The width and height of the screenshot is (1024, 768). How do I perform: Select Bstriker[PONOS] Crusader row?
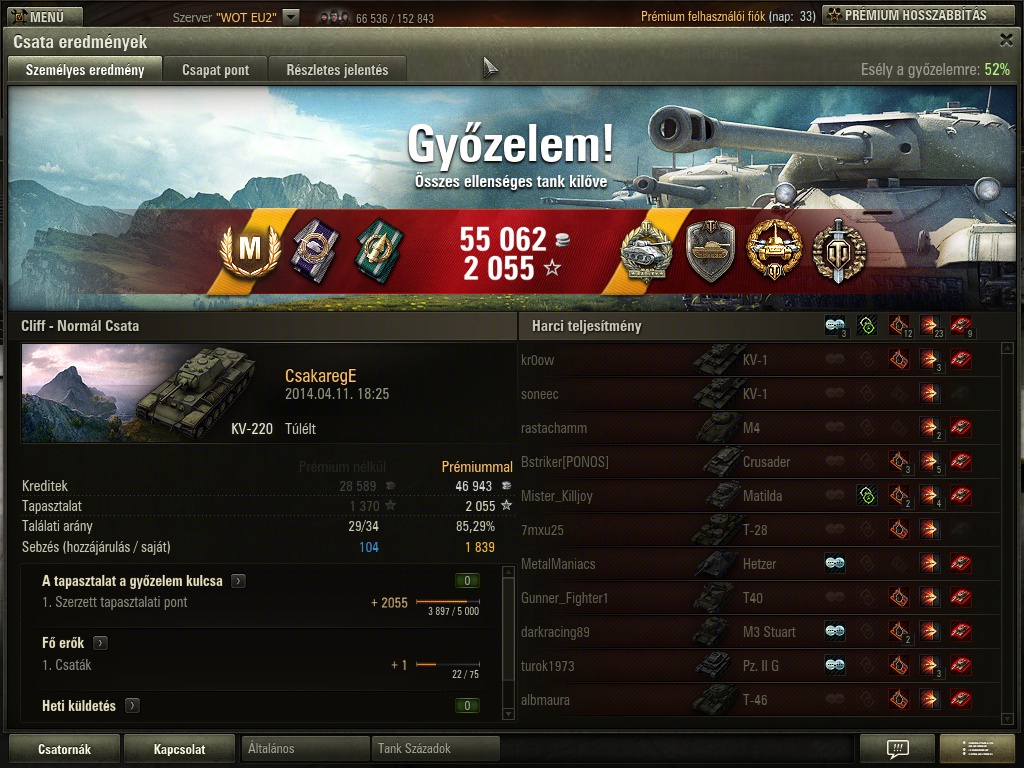565,462
